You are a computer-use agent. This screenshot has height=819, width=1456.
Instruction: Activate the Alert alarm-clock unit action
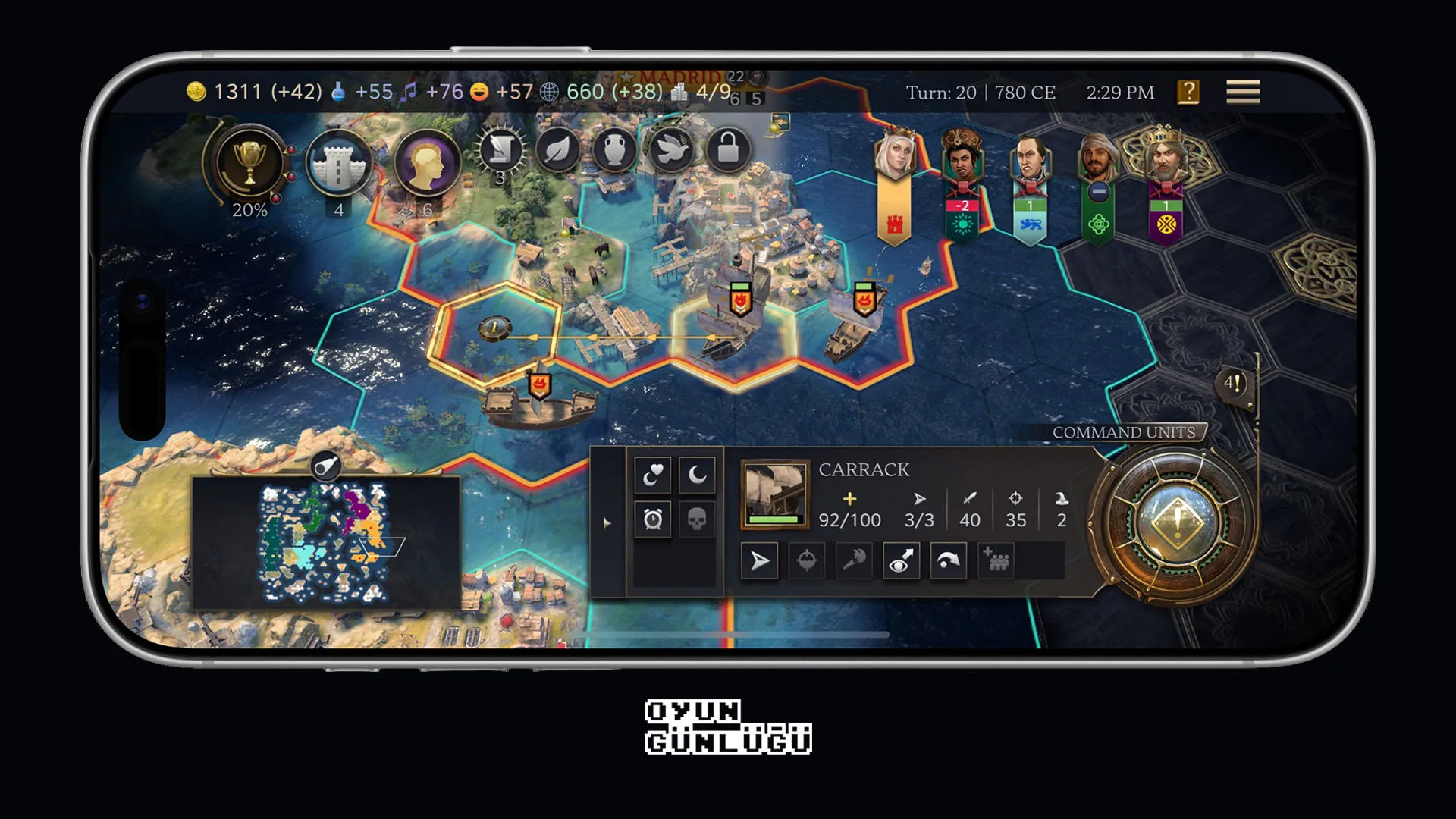coord(654,520)
